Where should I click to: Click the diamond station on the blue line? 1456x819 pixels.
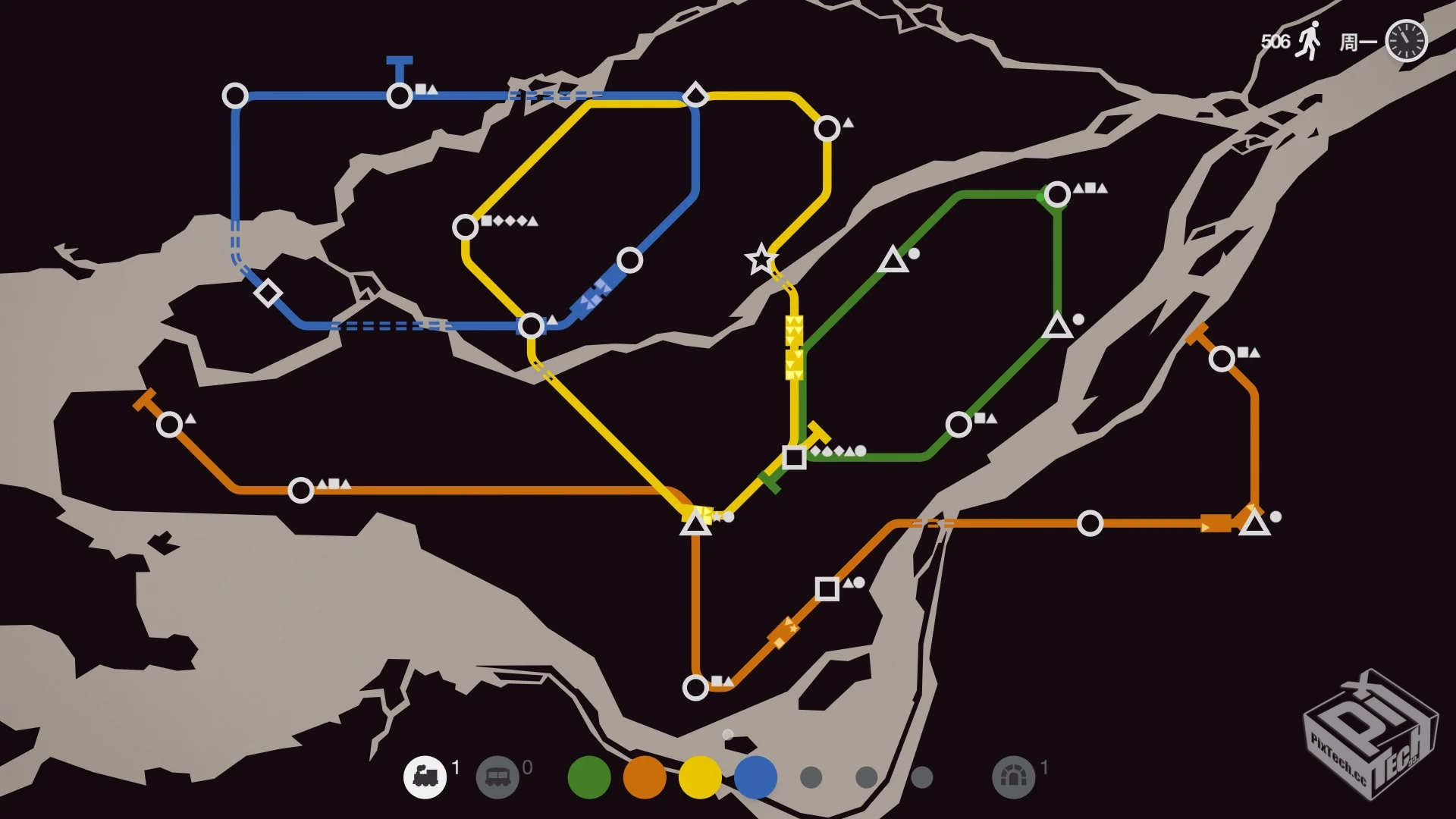click(x=267, y=292)
